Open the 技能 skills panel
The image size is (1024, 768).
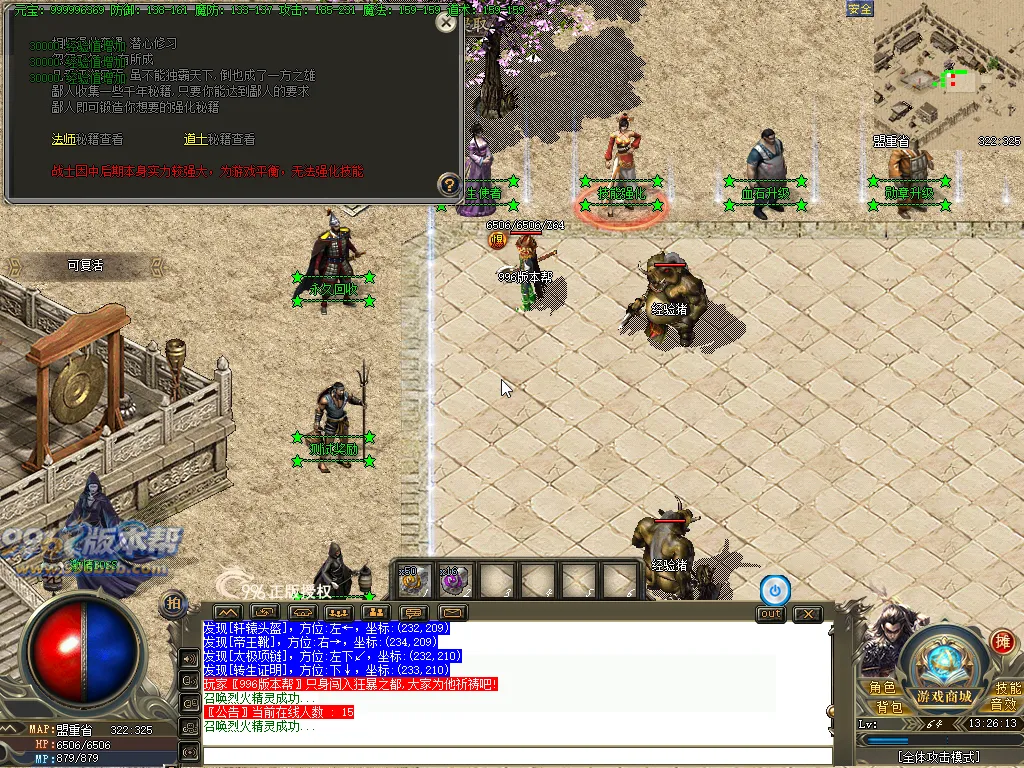[x=1007, y=688]
